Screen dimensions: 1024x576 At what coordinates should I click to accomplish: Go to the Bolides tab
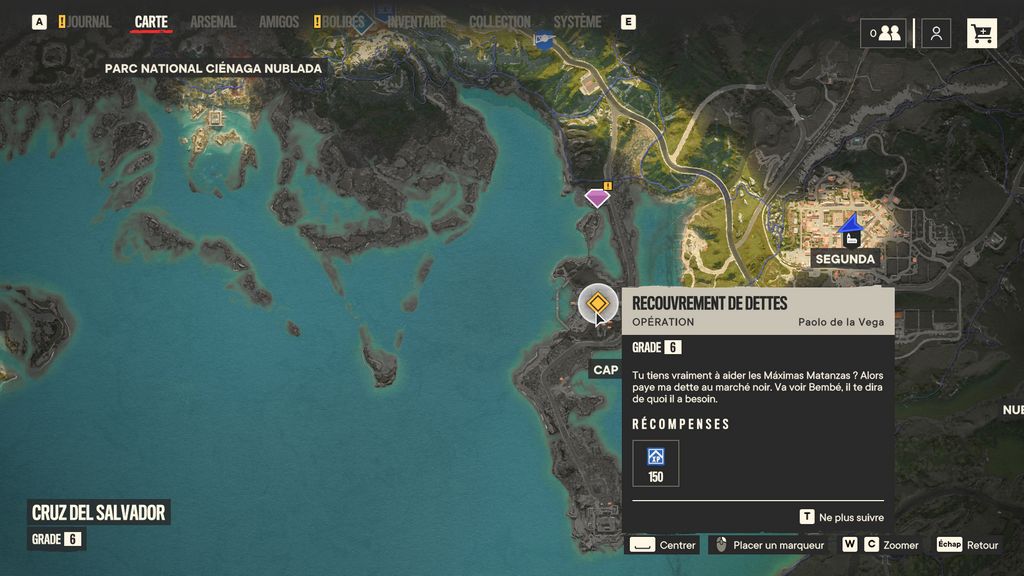(343, 22)
